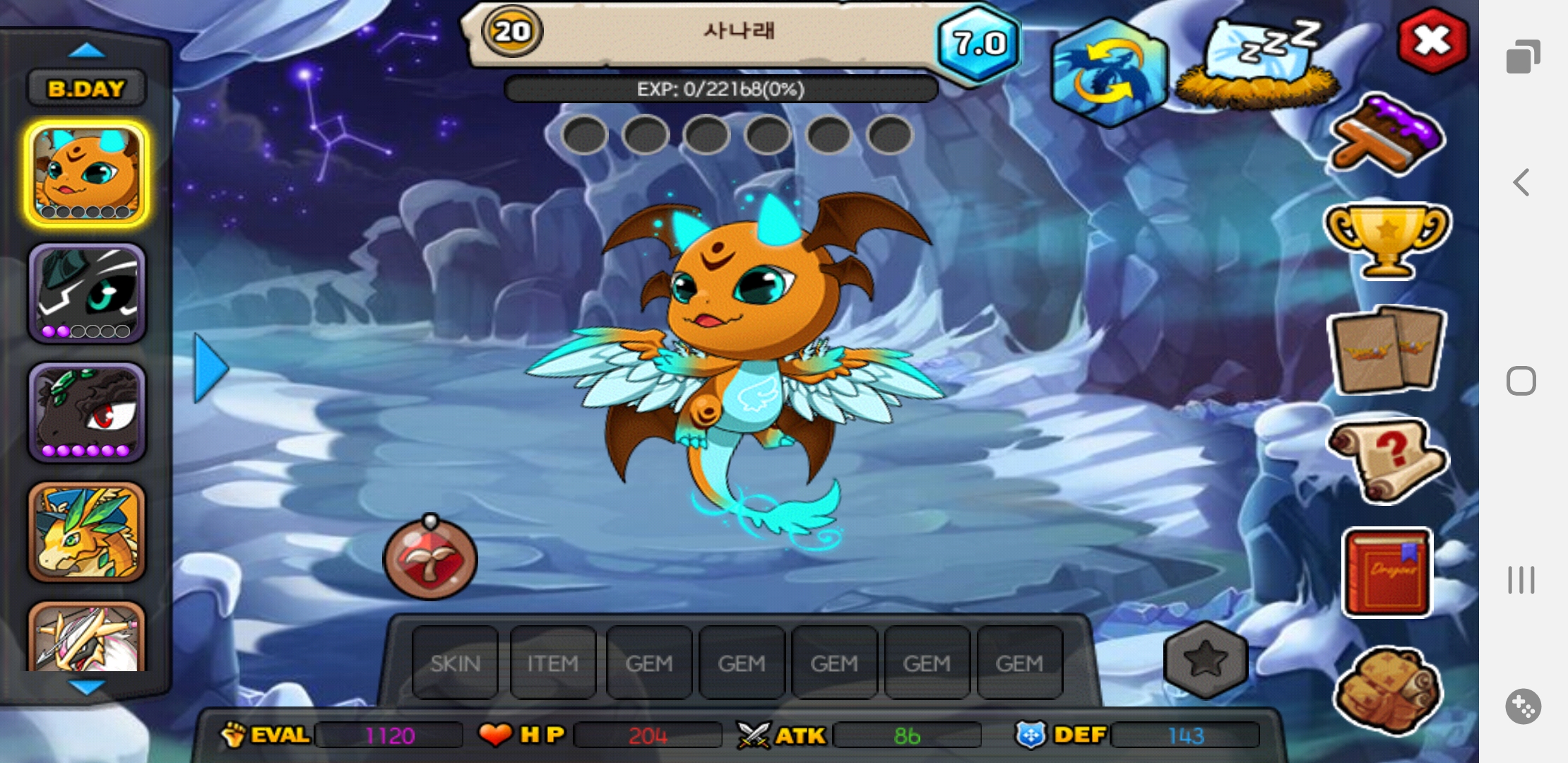Toggle the star favorite button
Image resolution: width=1568 pixels, height=763 pixels.
pos(1205,660)
